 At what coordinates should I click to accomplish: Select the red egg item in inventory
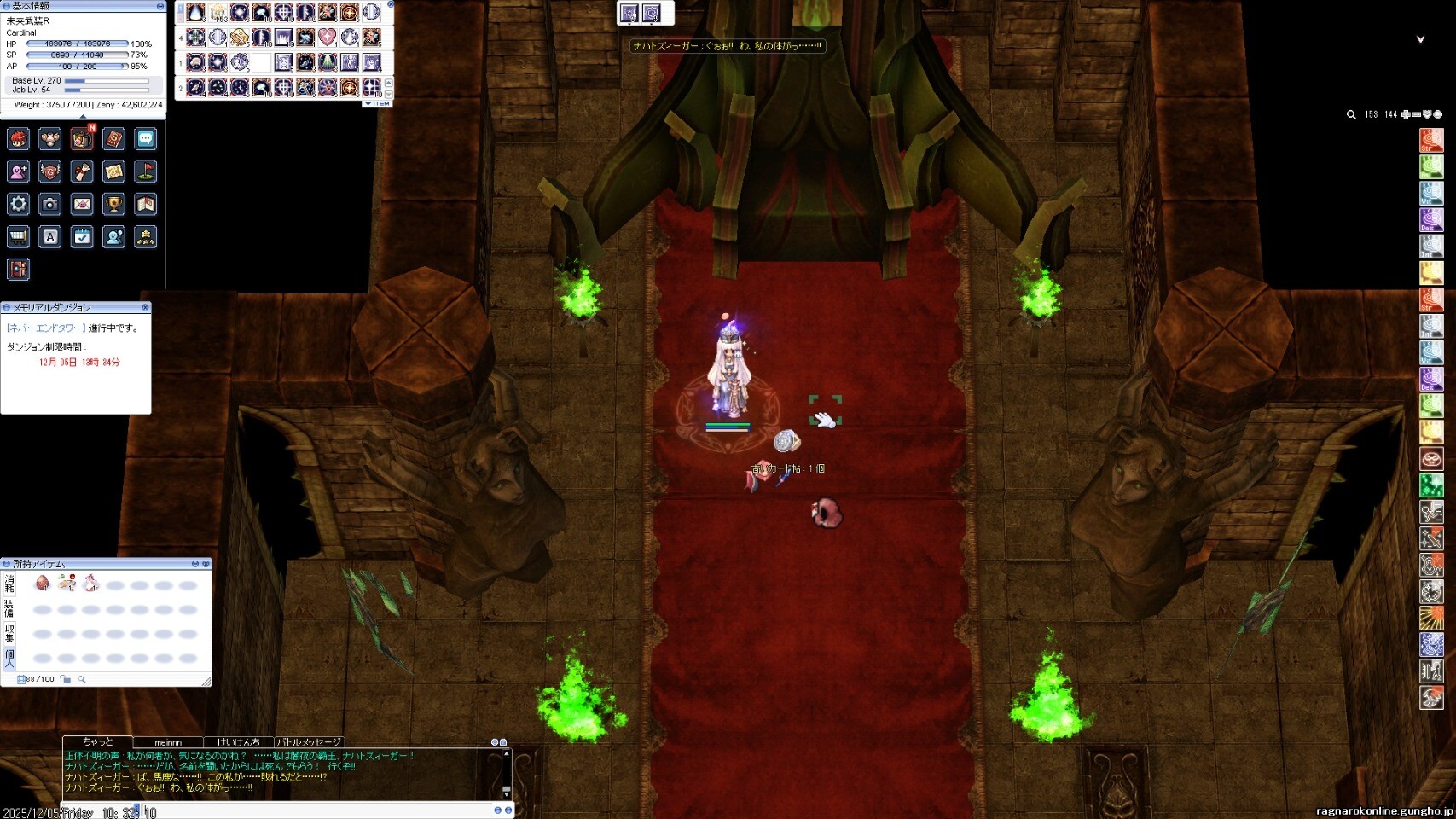coord(42,583)
